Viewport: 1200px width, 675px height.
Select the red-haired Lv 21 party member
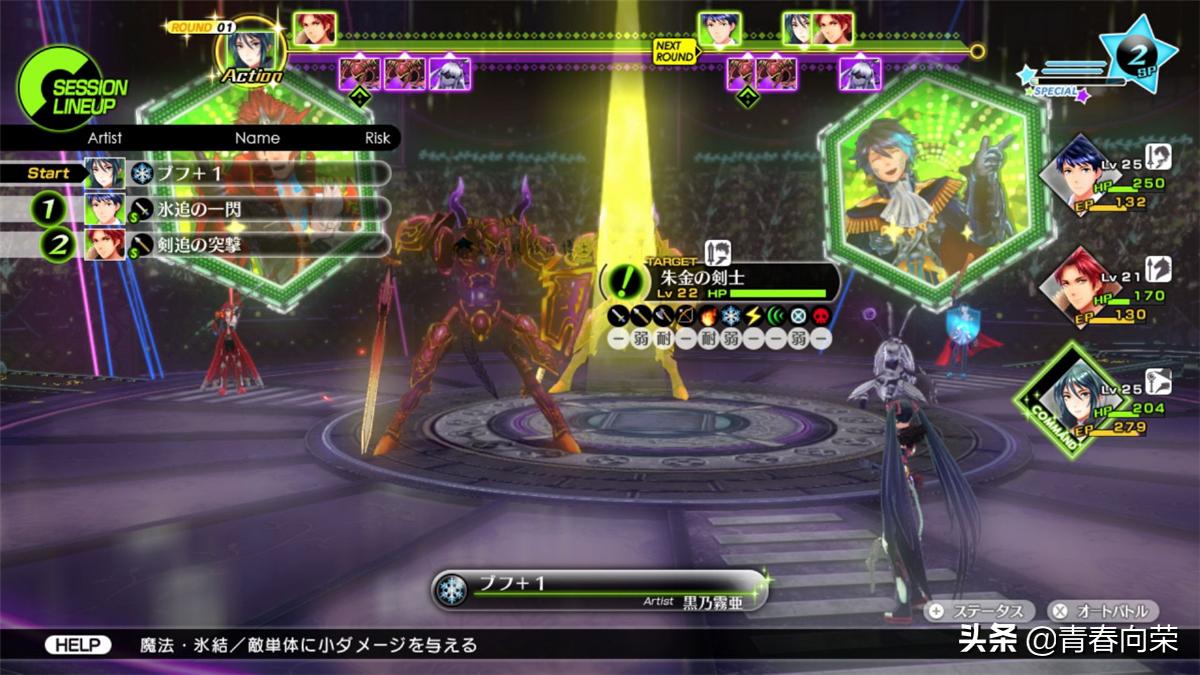[x=1074, y=285]
